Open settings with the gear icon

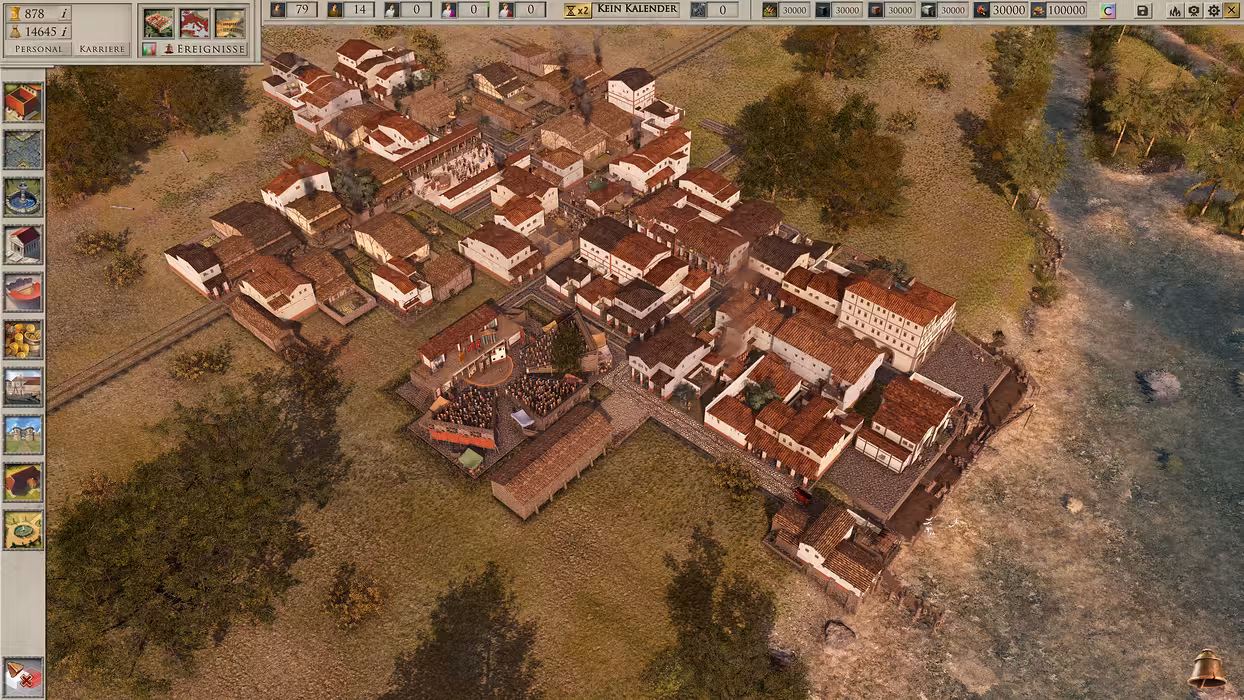point(1213,10)
